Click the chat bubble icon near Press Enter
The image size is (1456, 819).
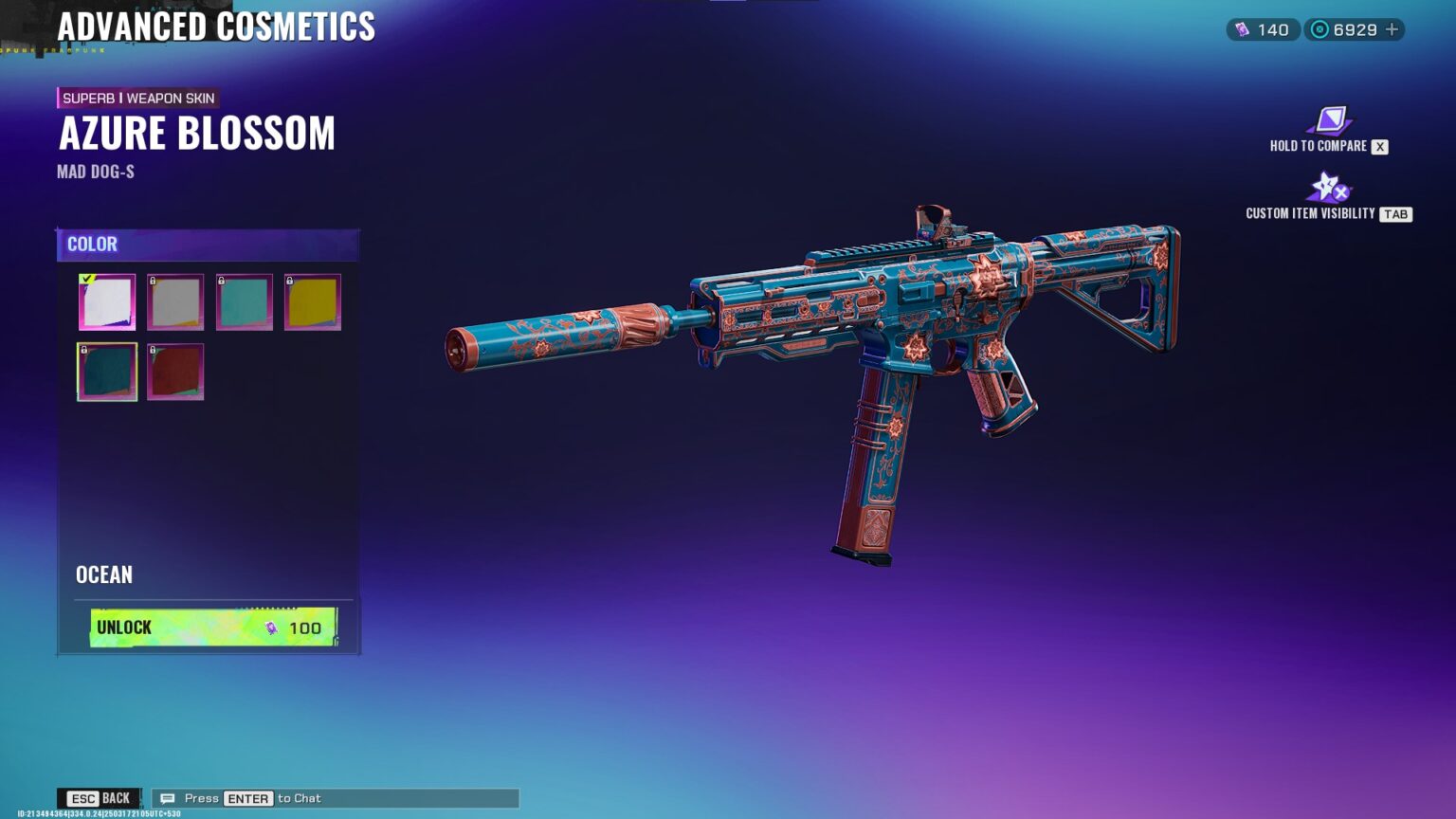(x=168, y=798)
